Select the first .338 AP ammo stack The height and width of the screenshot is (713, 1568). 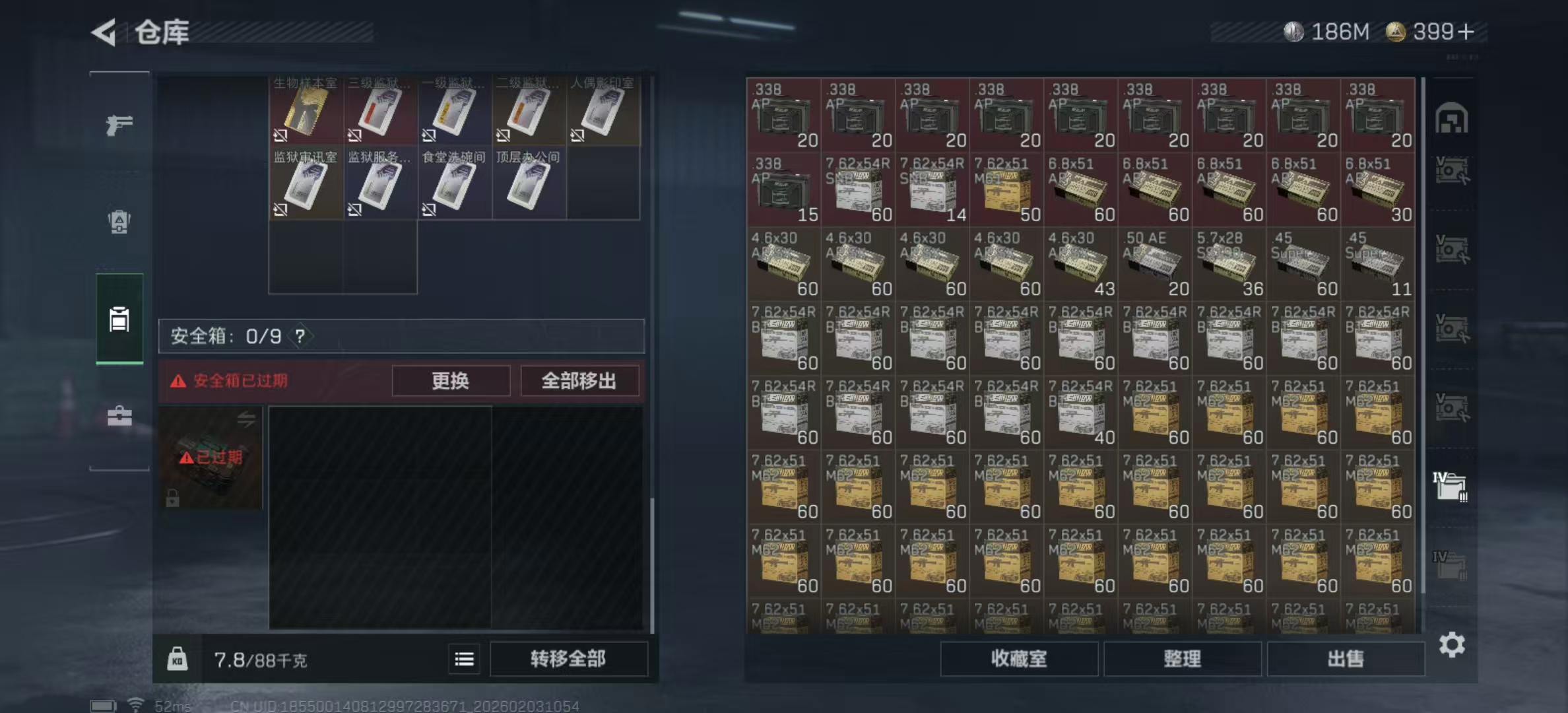(784, 116)
